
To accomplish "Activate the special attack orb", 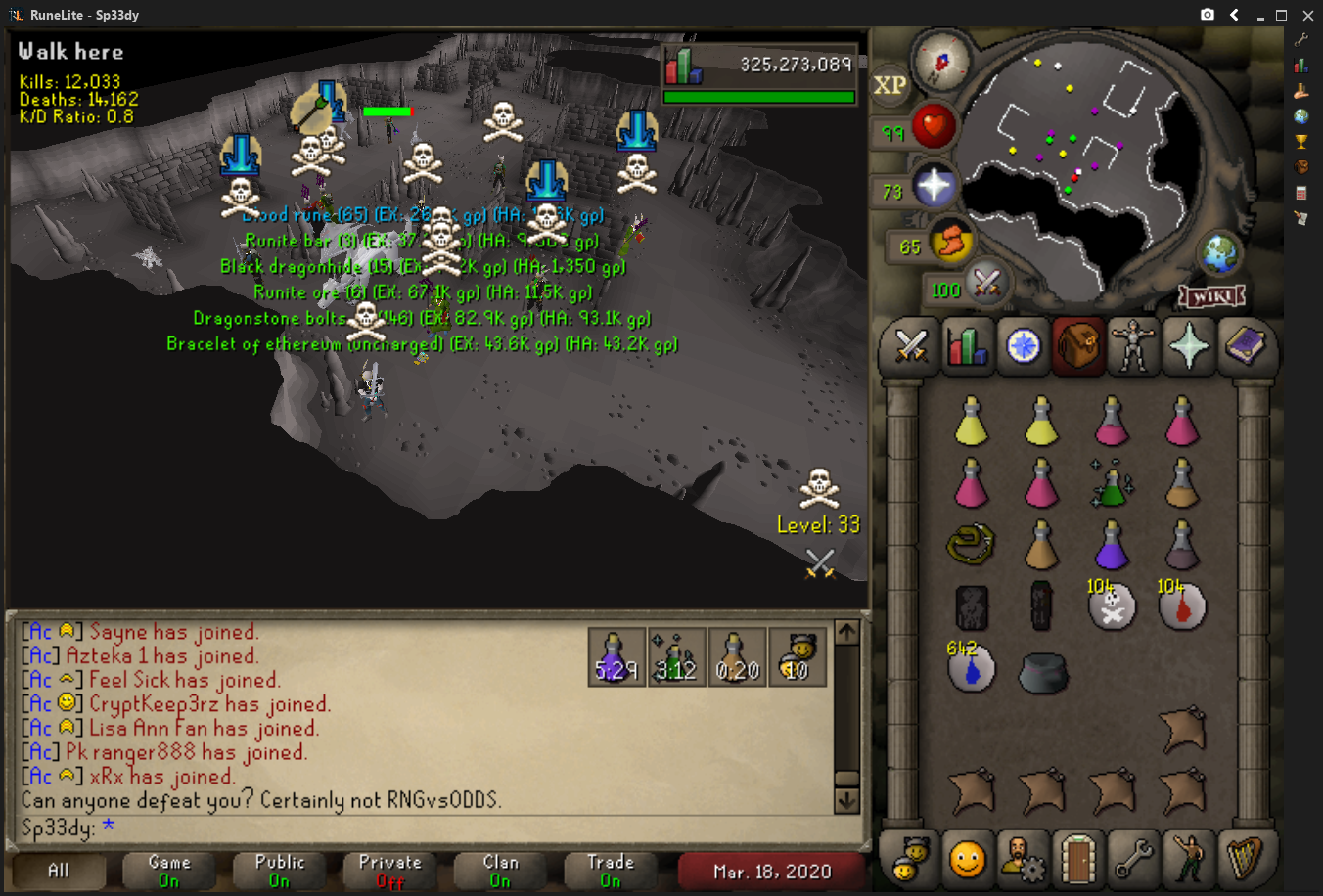I will [x=985, y=284].
